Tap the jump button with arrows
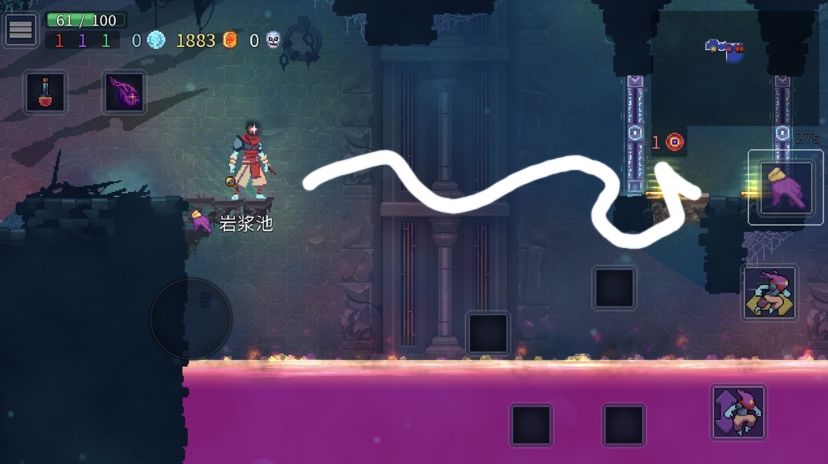Image resolution: width=828 pixels, height=464 pixels. (738, 412)
